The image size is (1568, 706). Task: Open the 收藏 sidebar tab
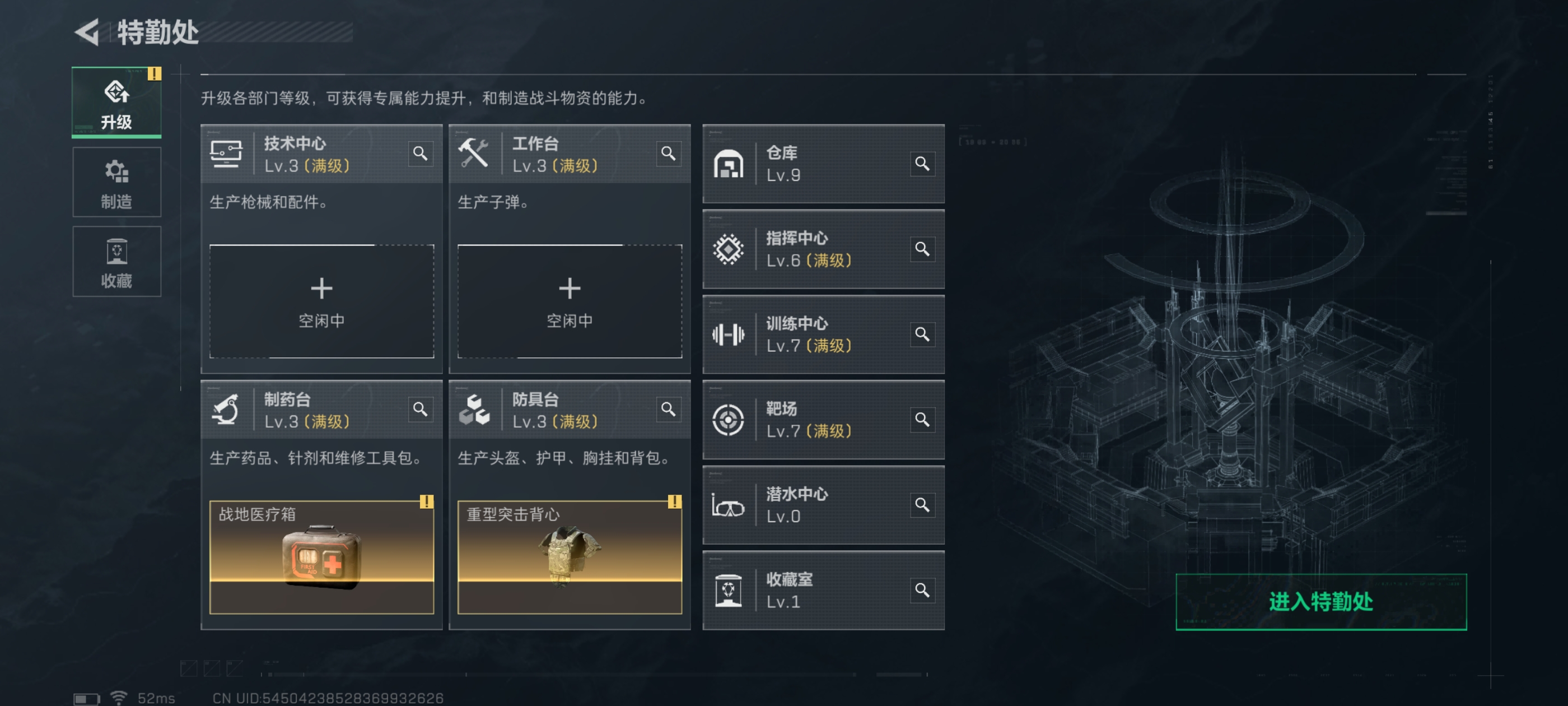tap(116, 261)
